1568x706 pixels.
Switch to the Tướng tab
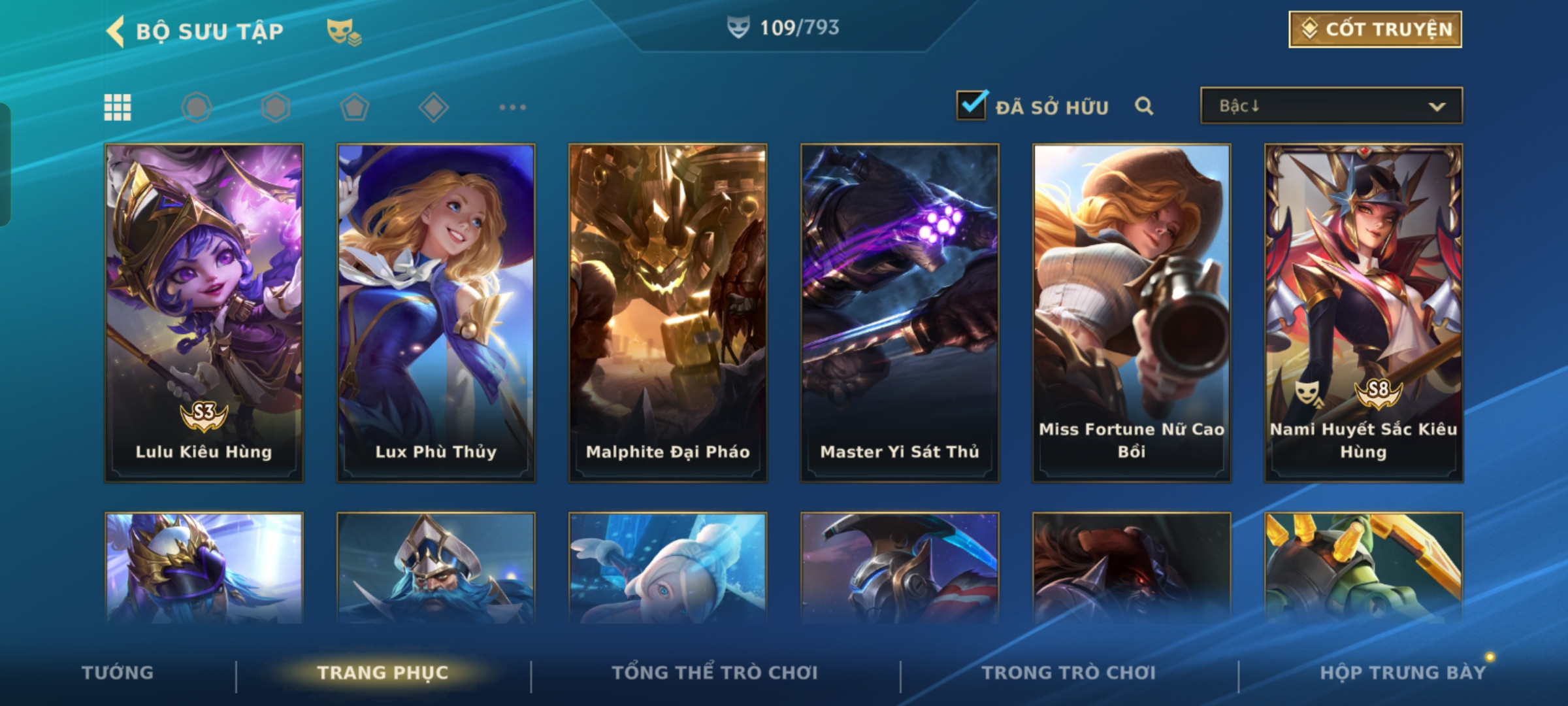click(118, 673)
